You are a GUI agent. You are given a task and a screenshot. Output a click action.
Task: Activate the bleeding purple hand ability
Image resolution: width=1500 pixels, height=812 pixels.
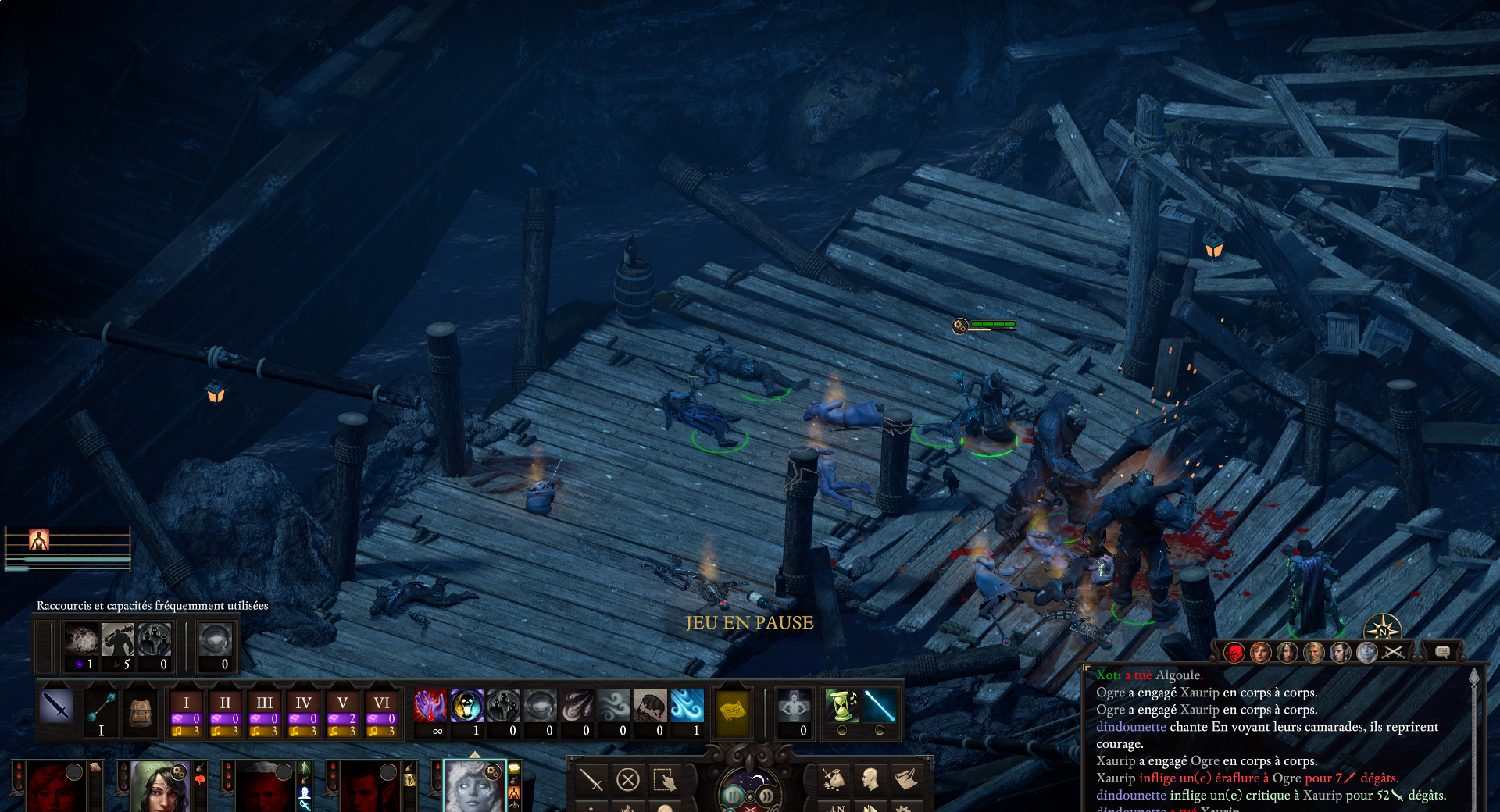[x=430, y=706]
